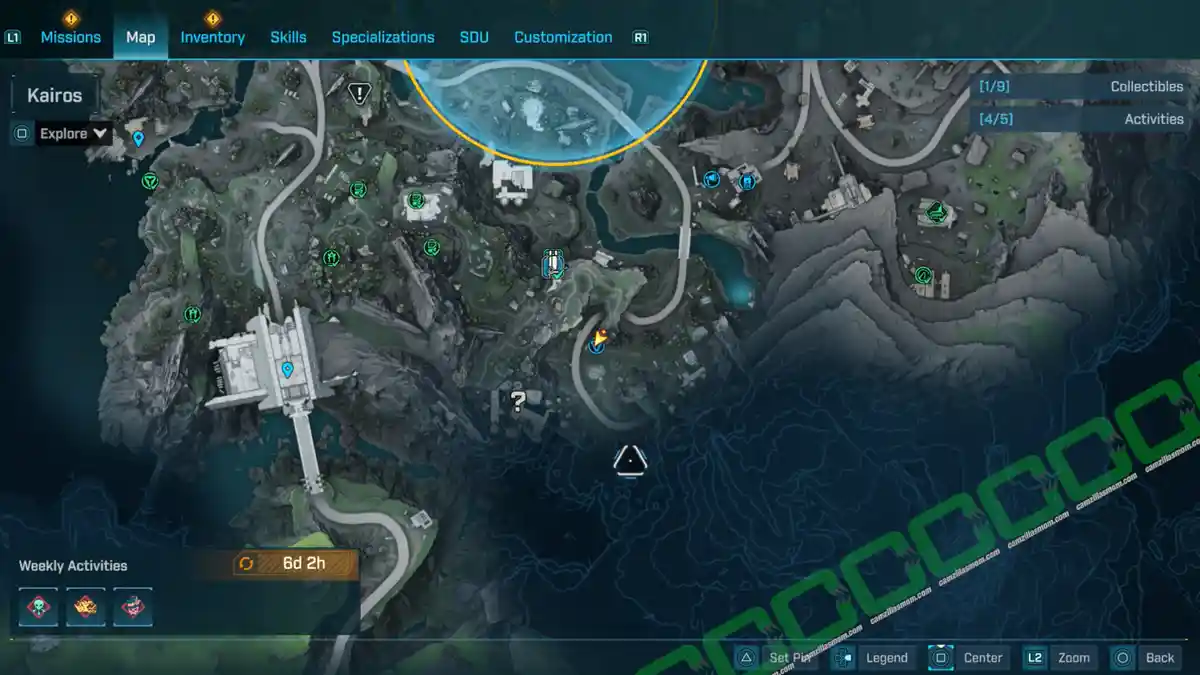Select the exclamation mark triangle marker
Screen dimensions: 1200x675
pos(359,93)
